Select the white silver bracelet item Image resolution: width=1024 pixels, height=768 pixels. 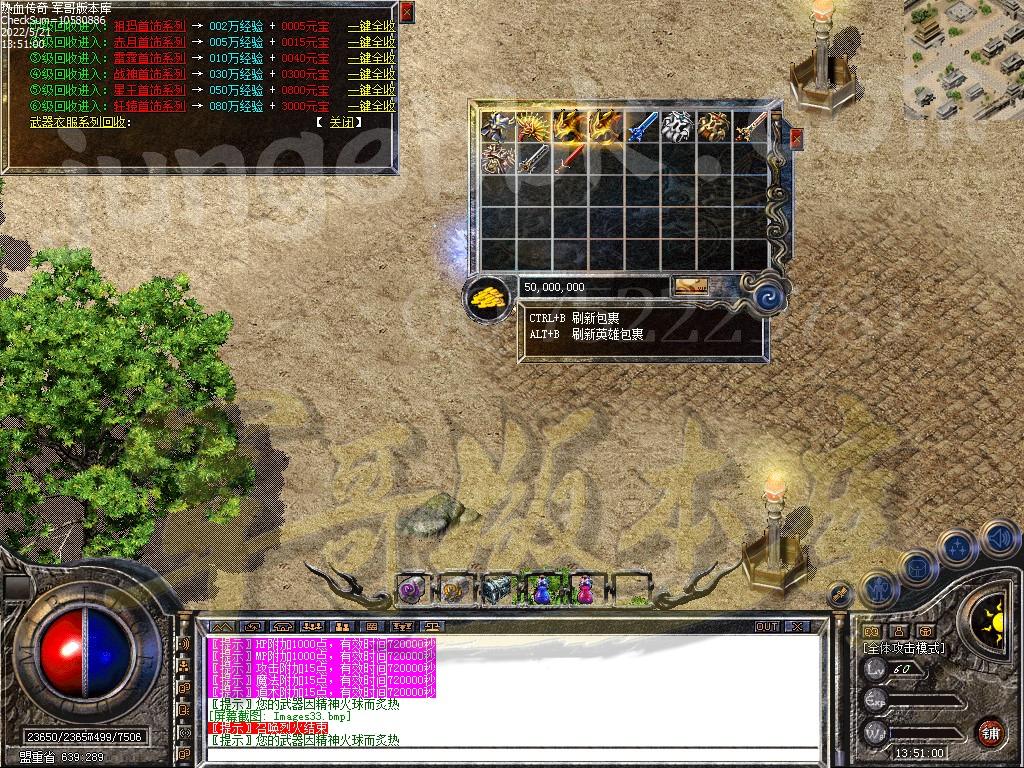[x=678, y=126]
